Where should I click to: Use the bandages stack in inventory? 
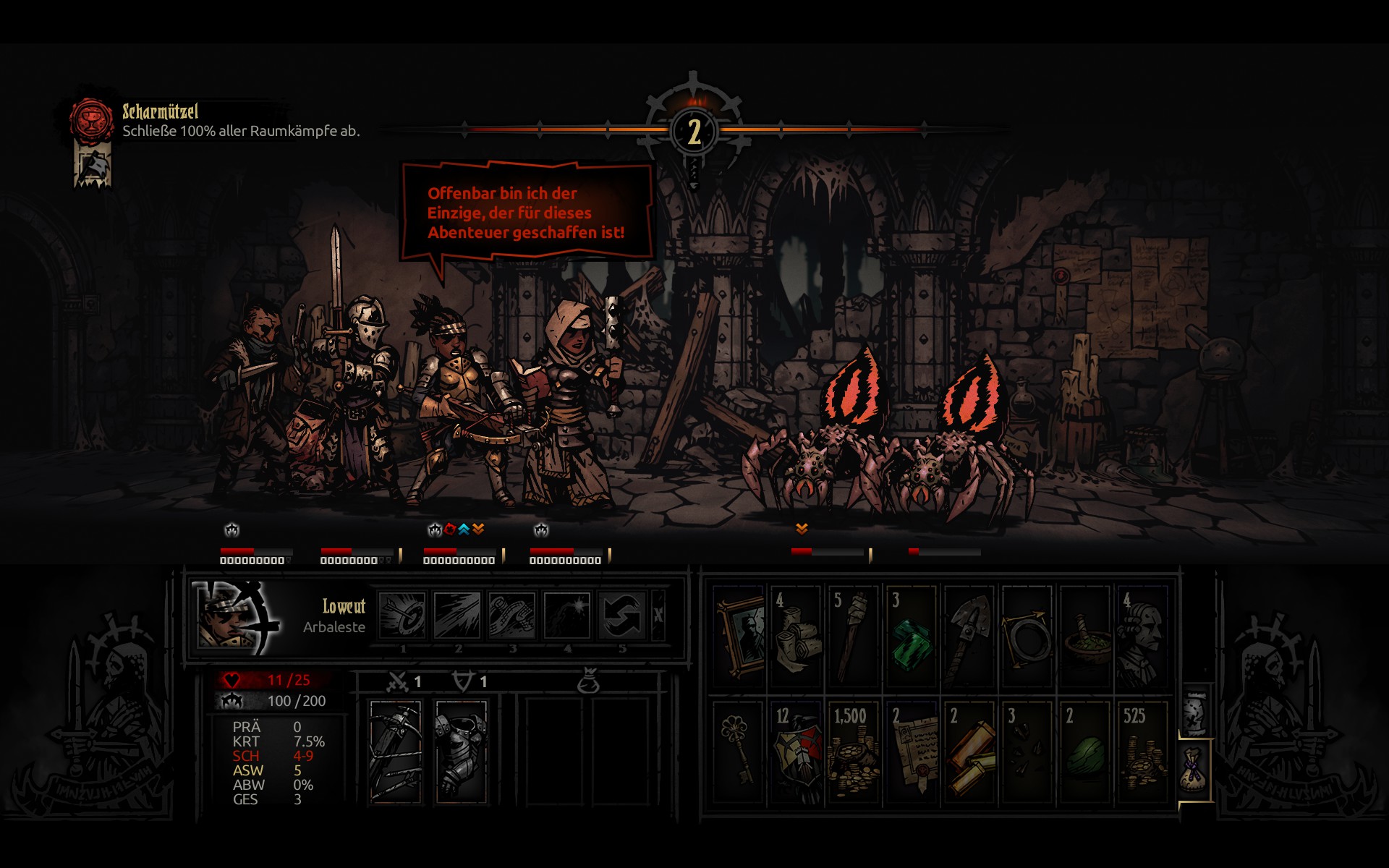click(796, 636)
